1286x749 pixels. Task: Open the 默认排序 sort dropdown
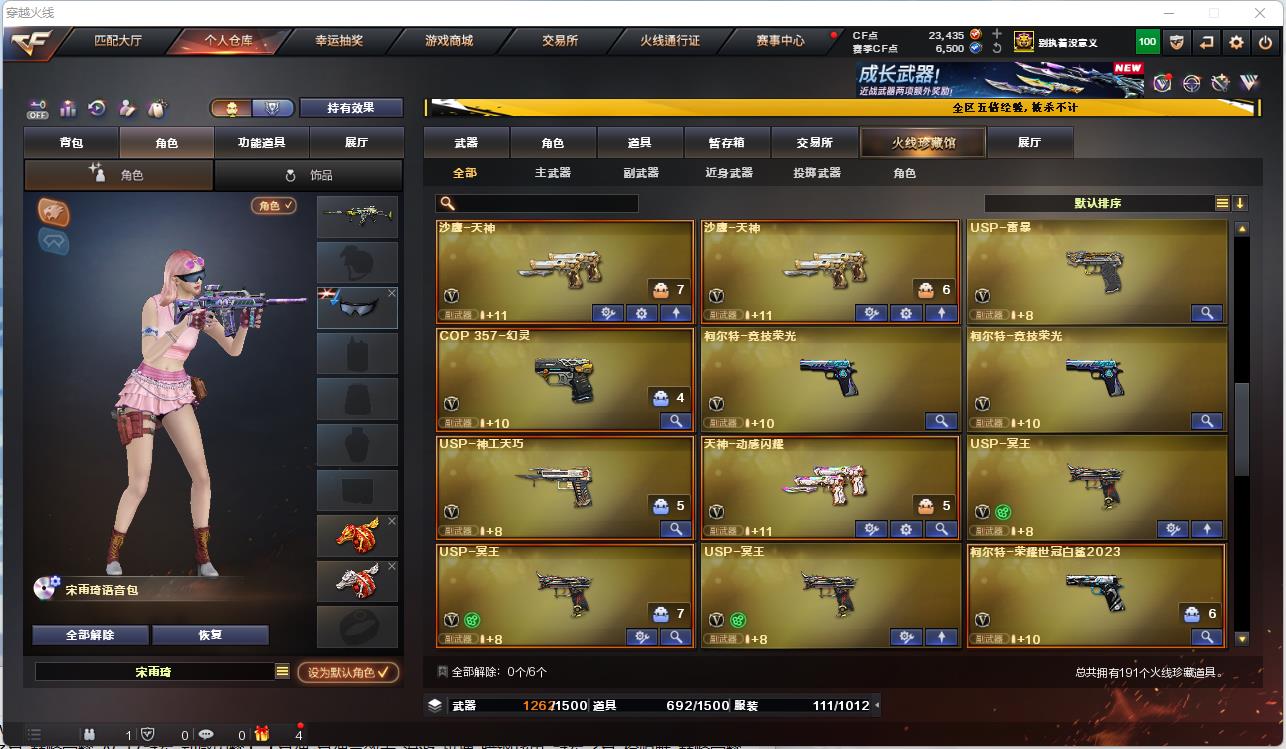point(1098,204)
